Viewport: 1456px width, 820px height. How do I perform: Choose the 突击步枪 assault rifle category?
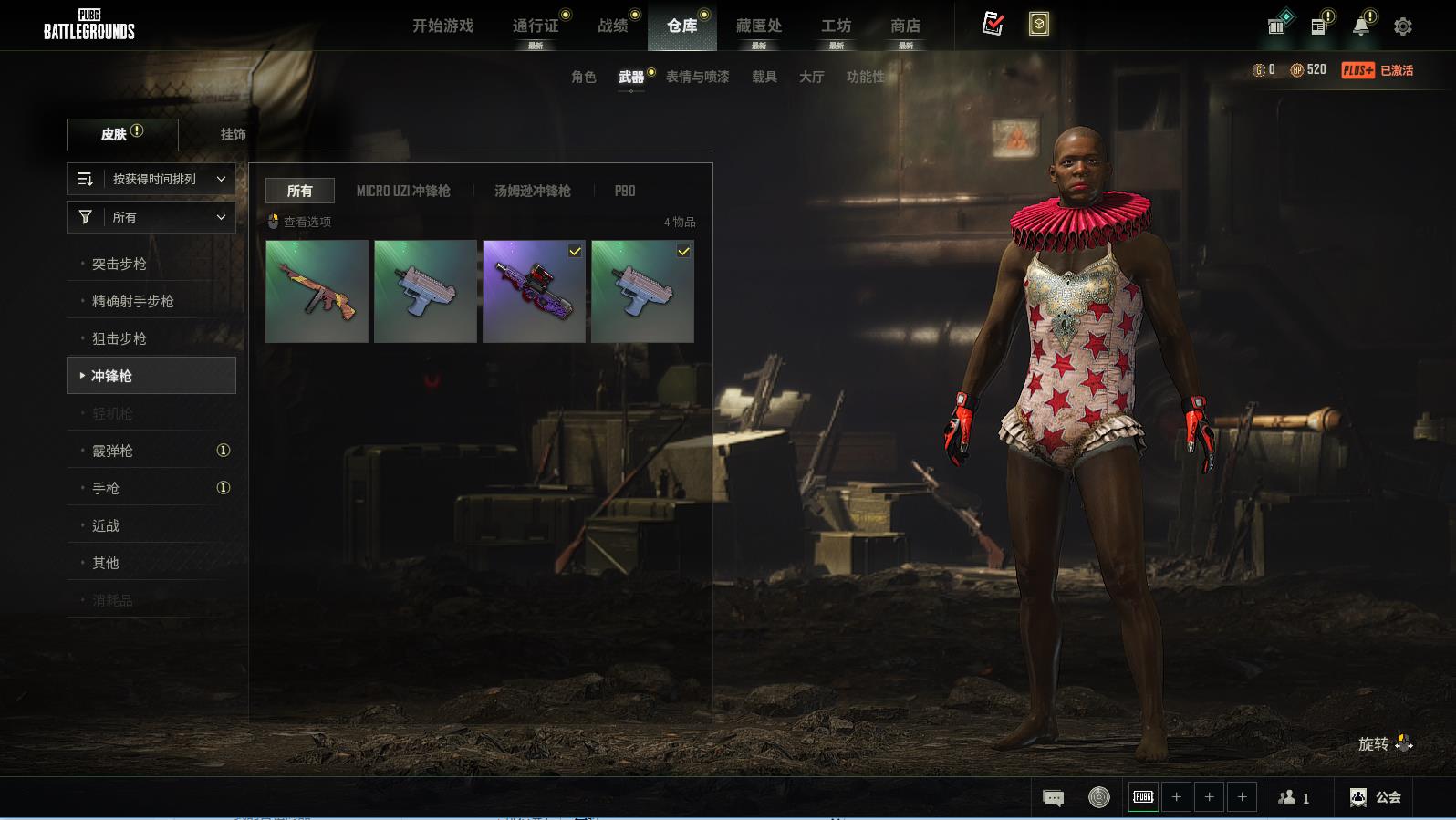120,264
